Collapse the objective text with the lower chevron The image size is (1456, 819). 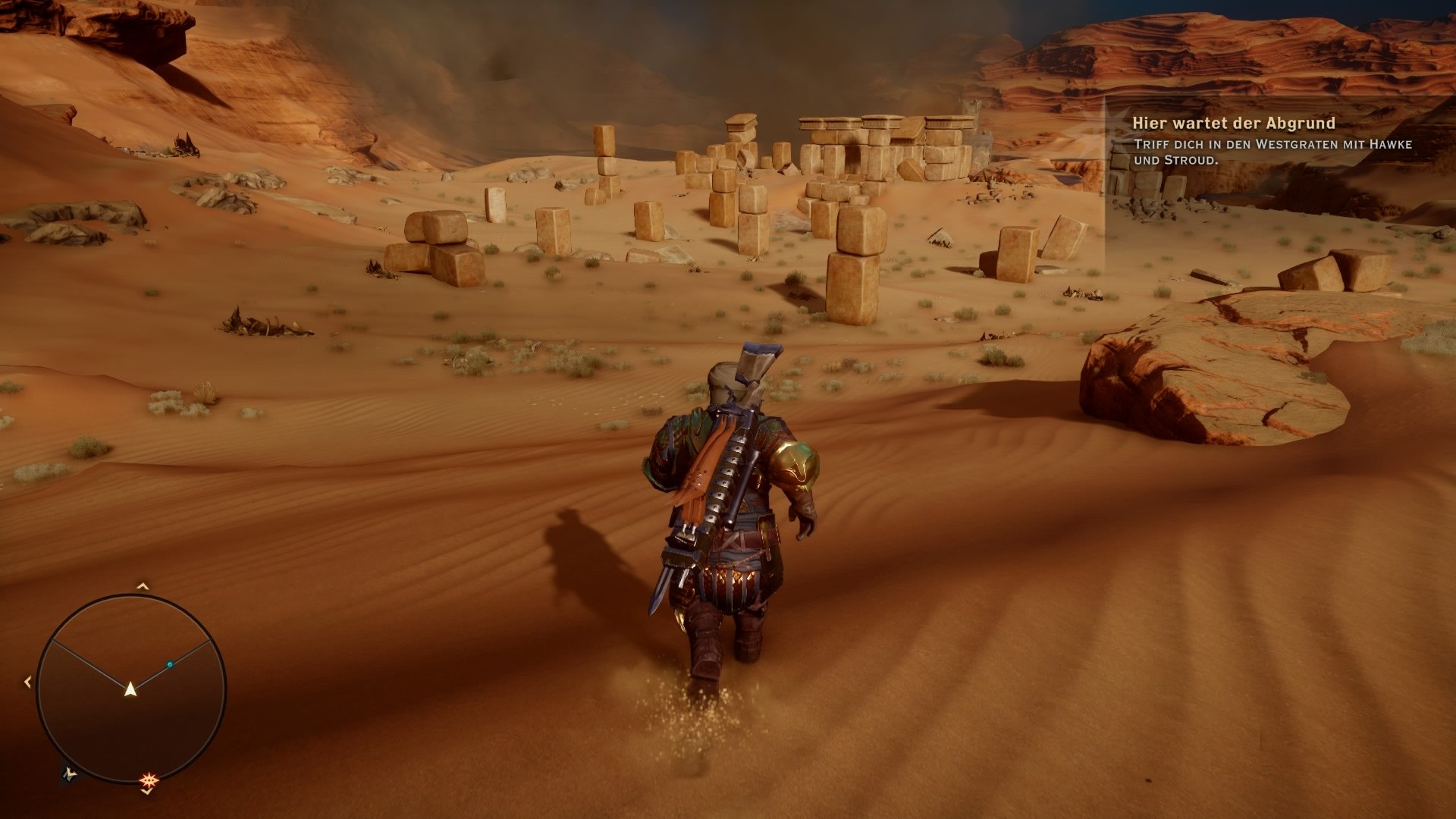click(146, 792)
